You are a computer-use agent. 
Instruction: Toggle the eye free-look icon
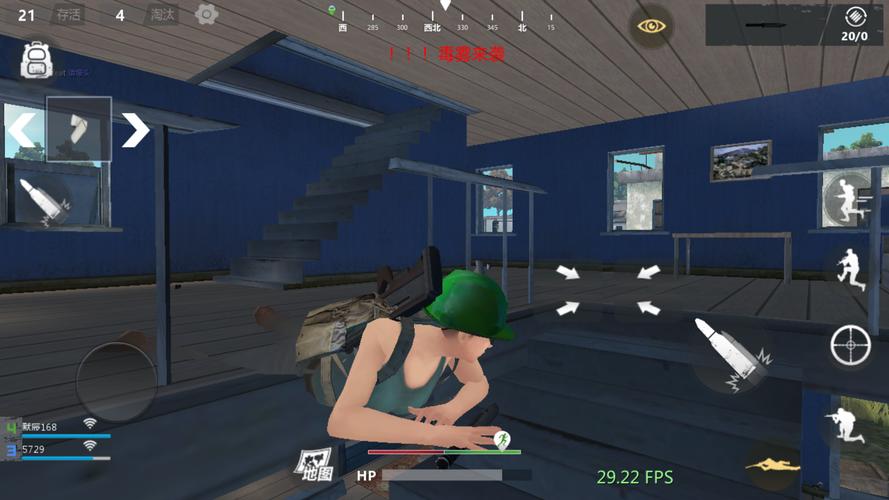point(651,26)
